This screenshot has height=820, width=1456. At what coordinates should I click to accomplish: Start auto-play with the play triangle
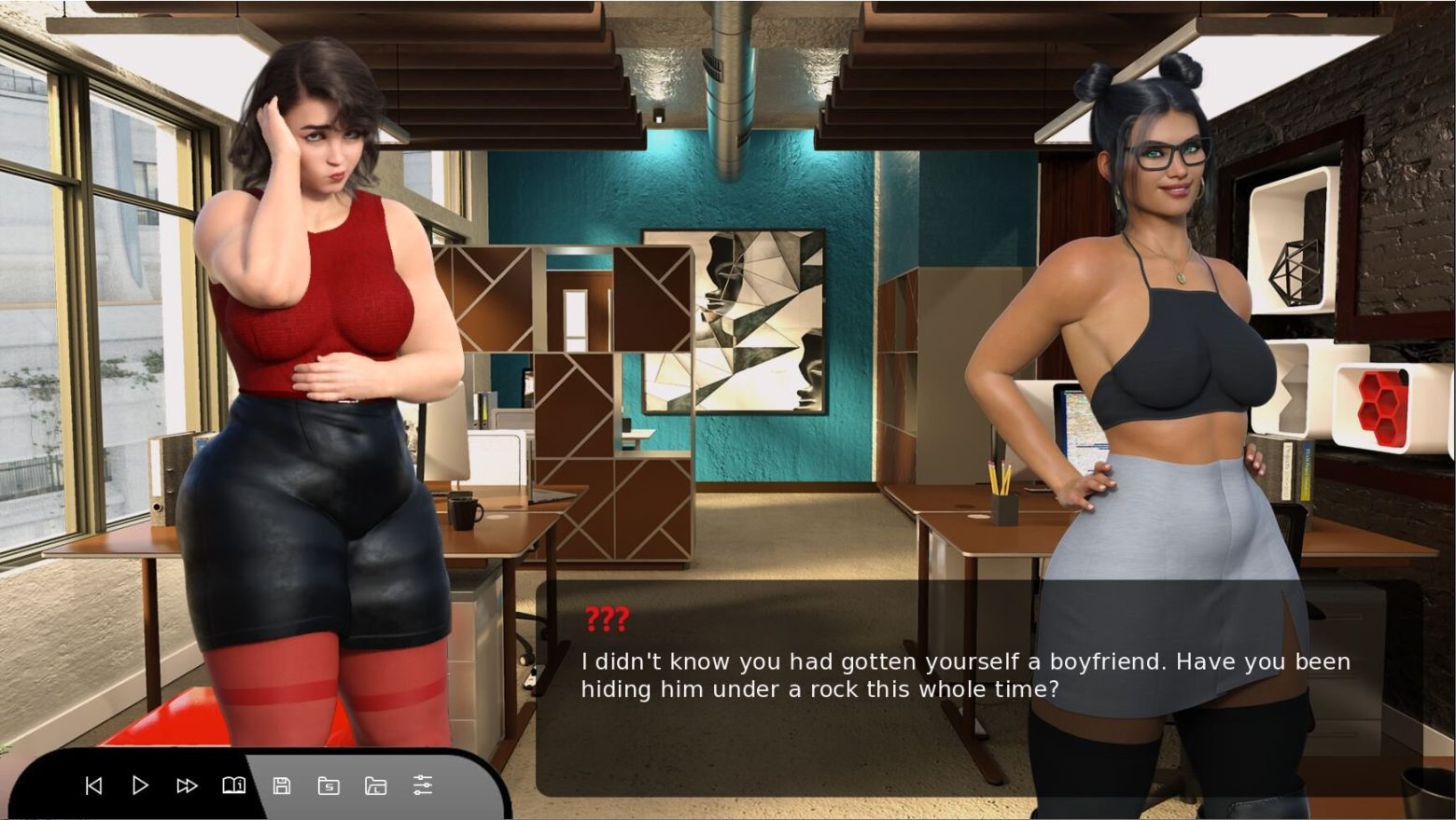pos(140,785)
